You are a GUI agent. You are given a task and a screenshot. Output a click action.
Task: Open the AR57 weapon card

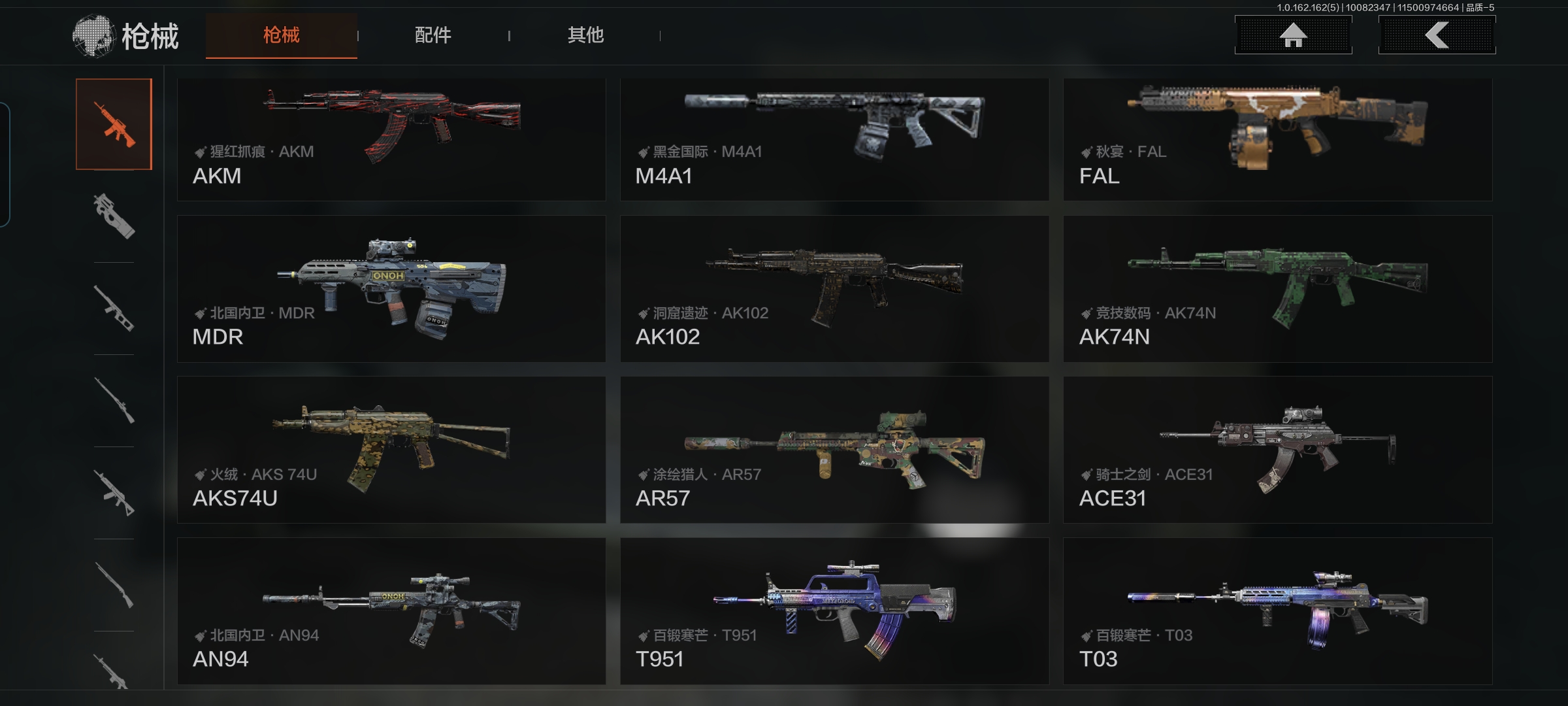[x=834, y=450]
